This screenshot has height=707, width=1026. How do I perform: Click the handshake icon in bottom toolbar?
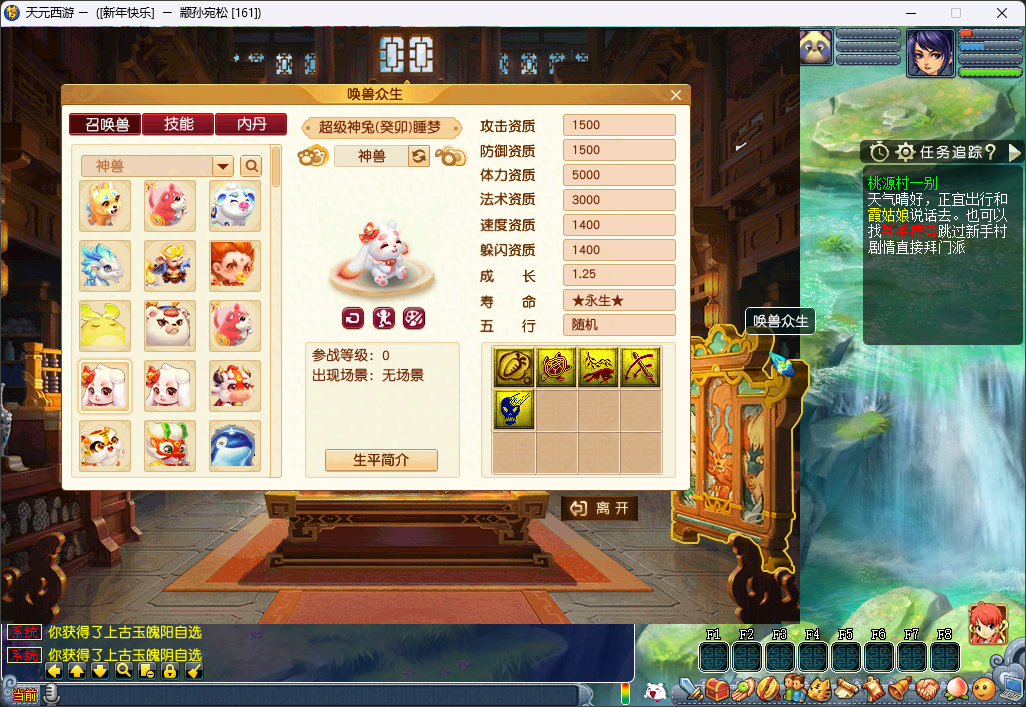pos(929,689)
